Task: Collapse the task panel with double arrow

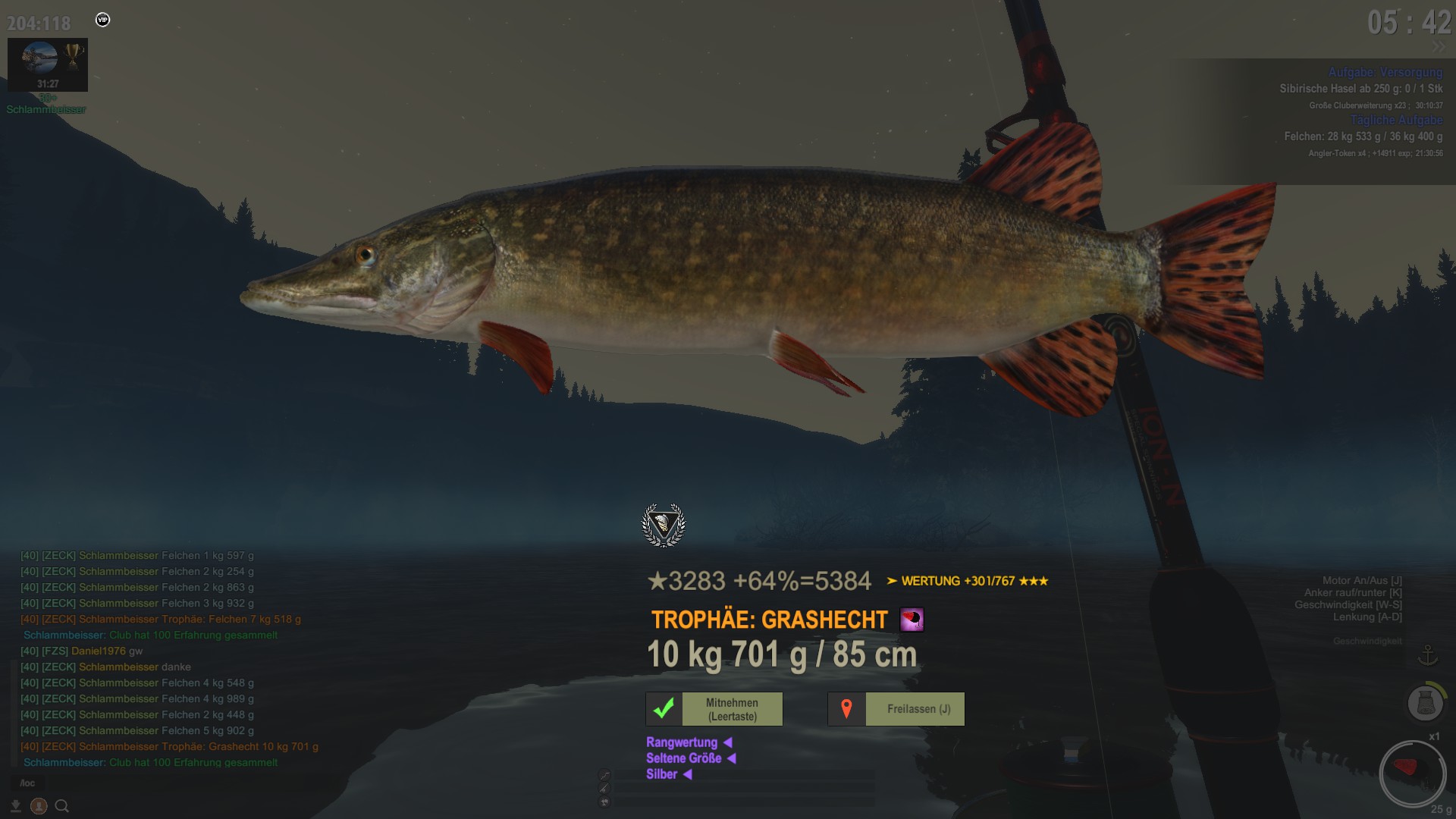Action: coord(1439,47)
